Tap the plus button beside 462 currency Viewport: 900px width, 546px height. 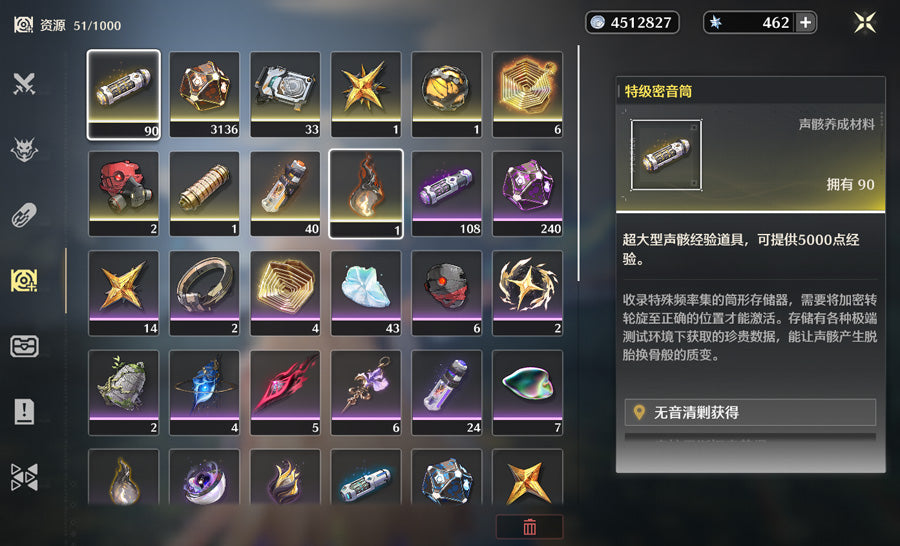click(x=805, y=22)
